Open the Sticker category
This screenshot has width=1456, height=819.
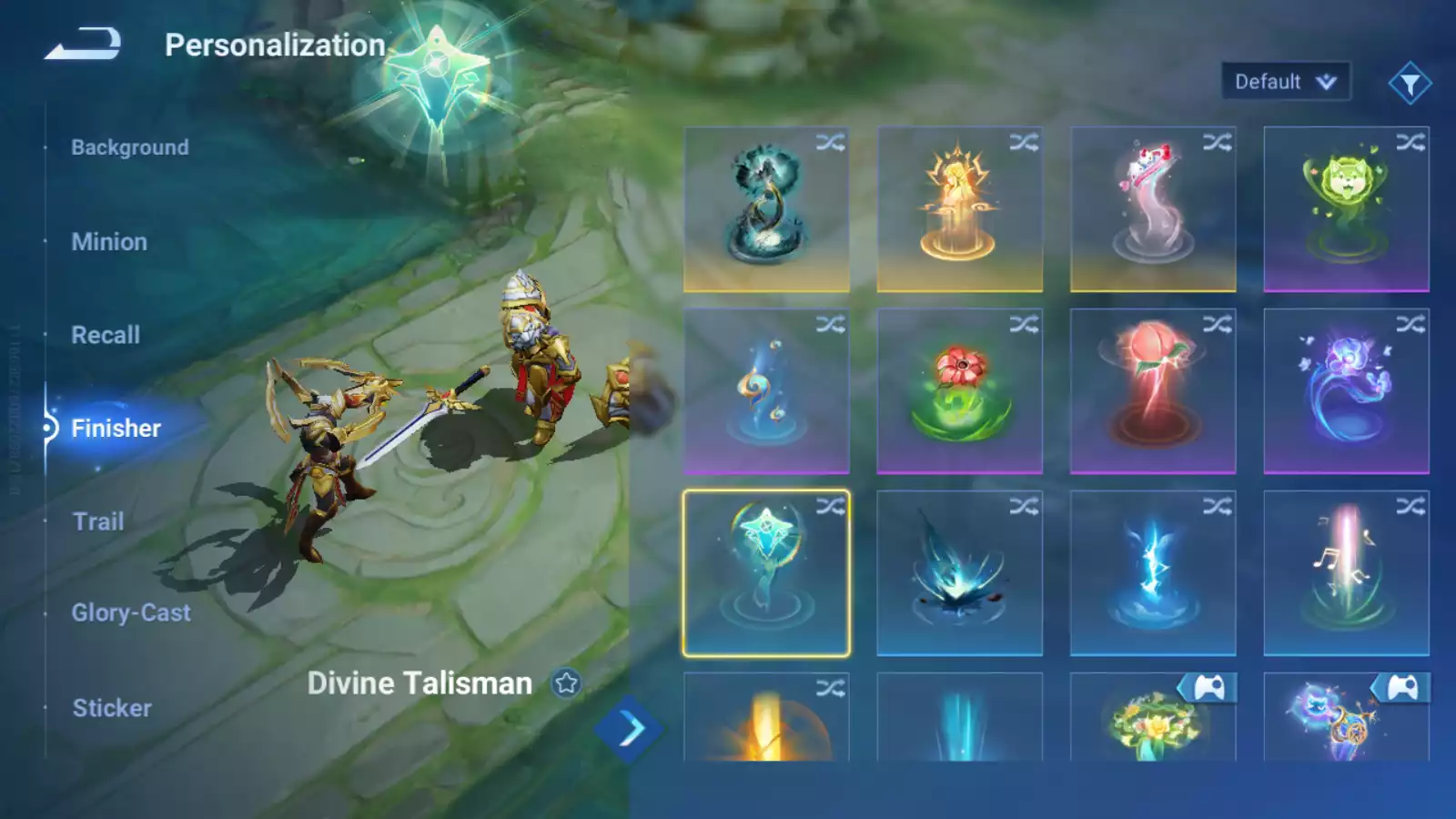click(112, 708)
